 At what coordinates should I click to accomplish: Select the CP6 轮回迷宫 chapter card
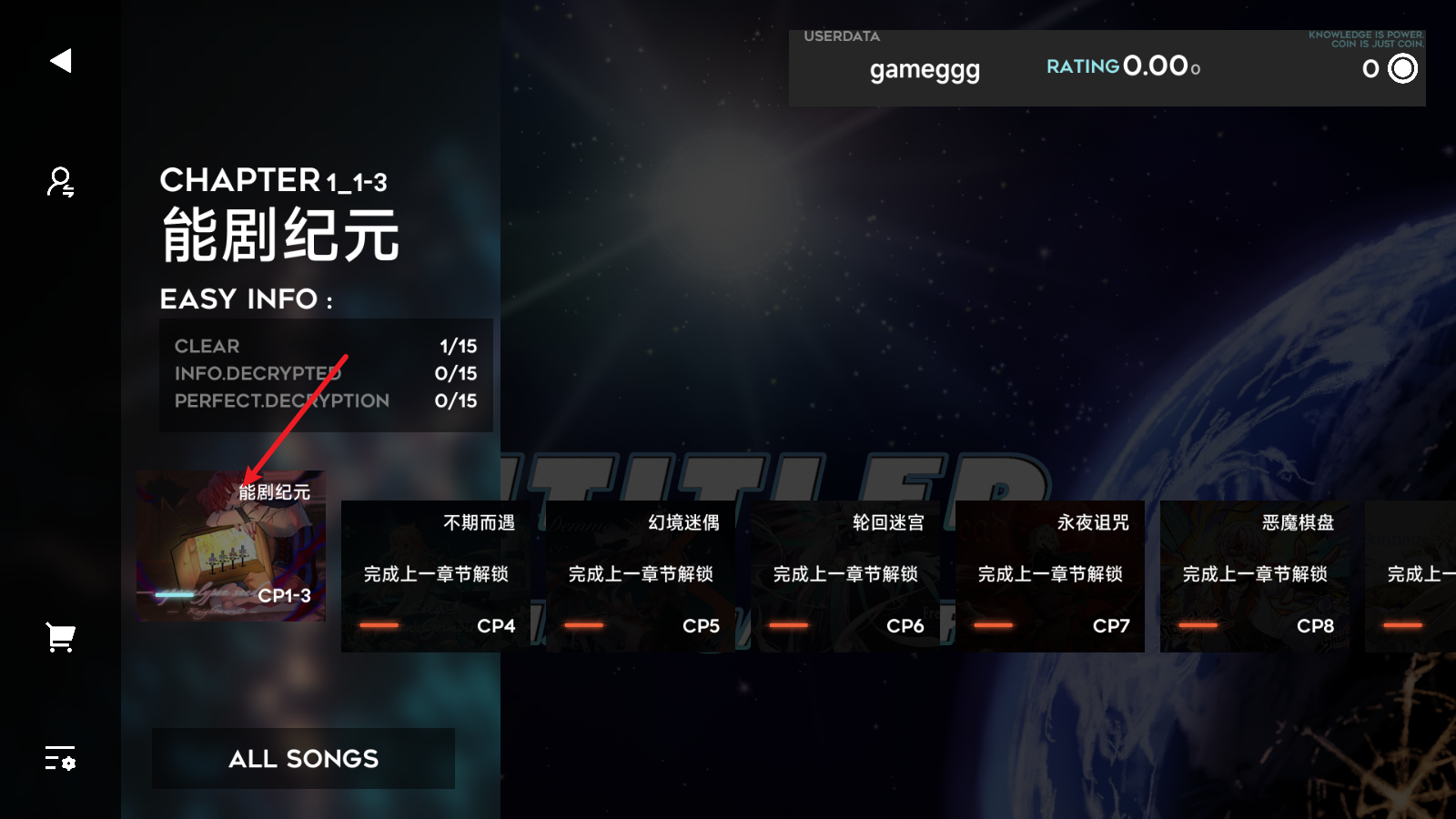844,575
